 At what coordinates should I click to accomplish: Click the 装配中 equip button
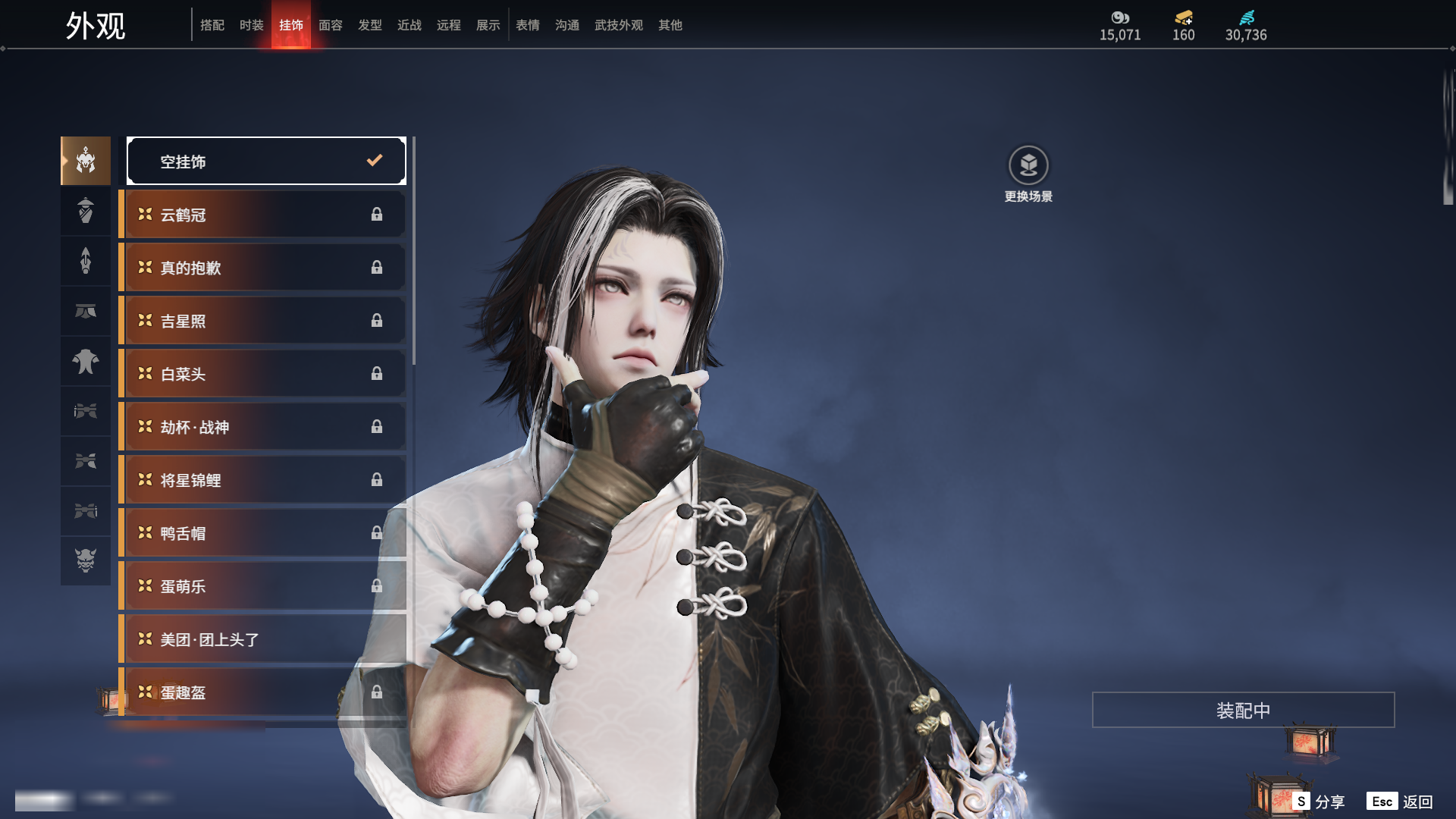pyautogui.click(x=1243, y=710)
